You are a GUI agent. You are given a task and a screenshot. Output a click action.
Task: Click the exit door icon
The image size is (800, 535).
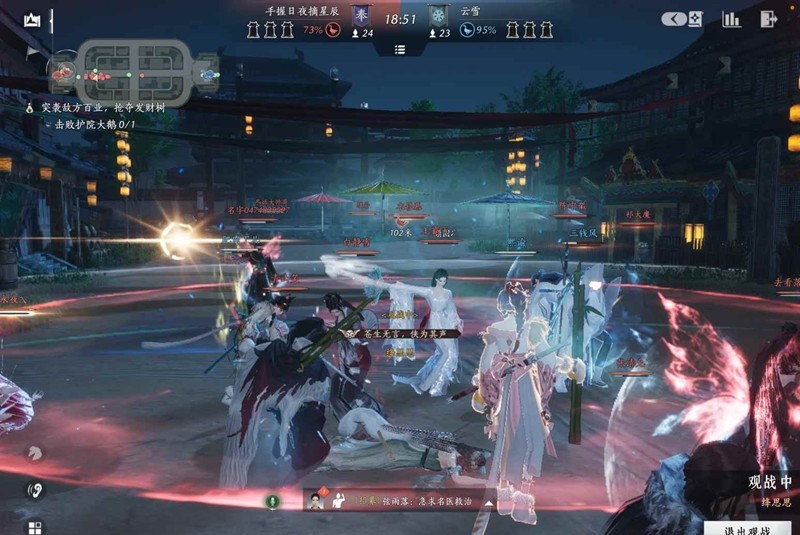(768, 19)
